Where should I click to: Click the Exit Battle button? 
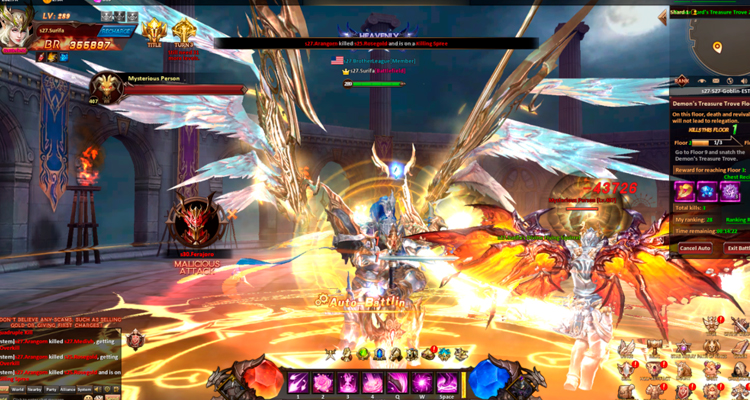click(x=739, y=248)
